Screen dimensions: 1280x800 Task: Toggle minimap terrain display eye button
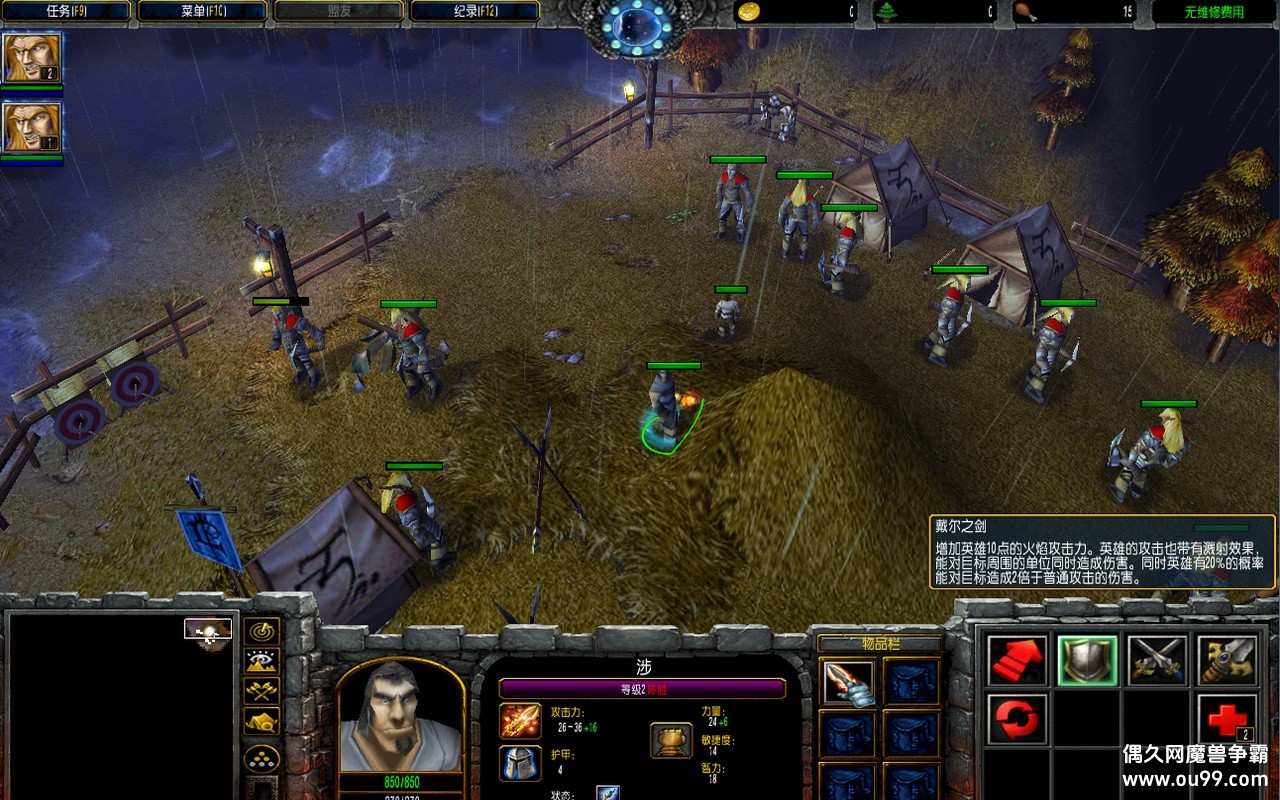pos(262,661)
